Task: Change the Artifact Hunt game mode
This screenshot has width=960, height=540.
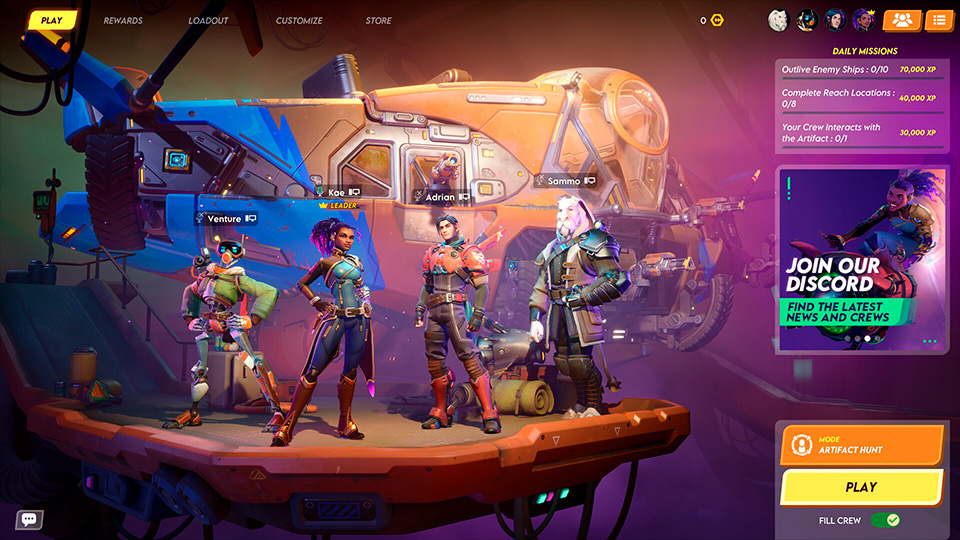Action: pos(861,445)
